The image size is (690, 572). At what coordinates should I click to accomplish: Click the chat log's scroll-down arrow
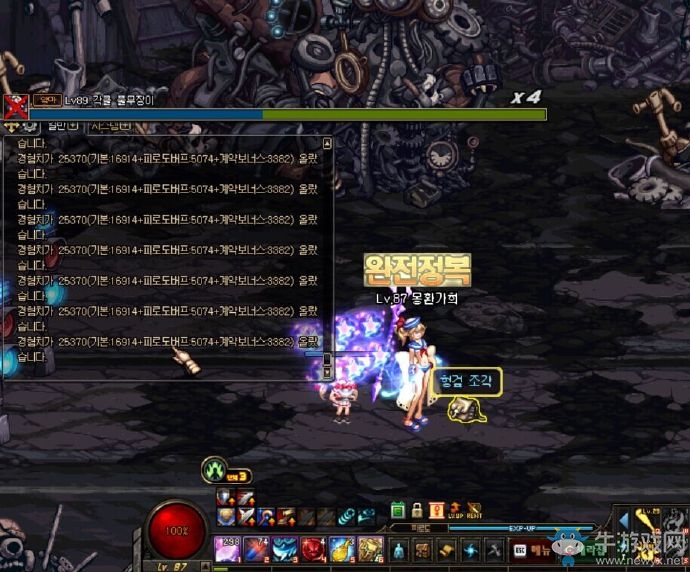pyautogui.click(x=326, y=372)
